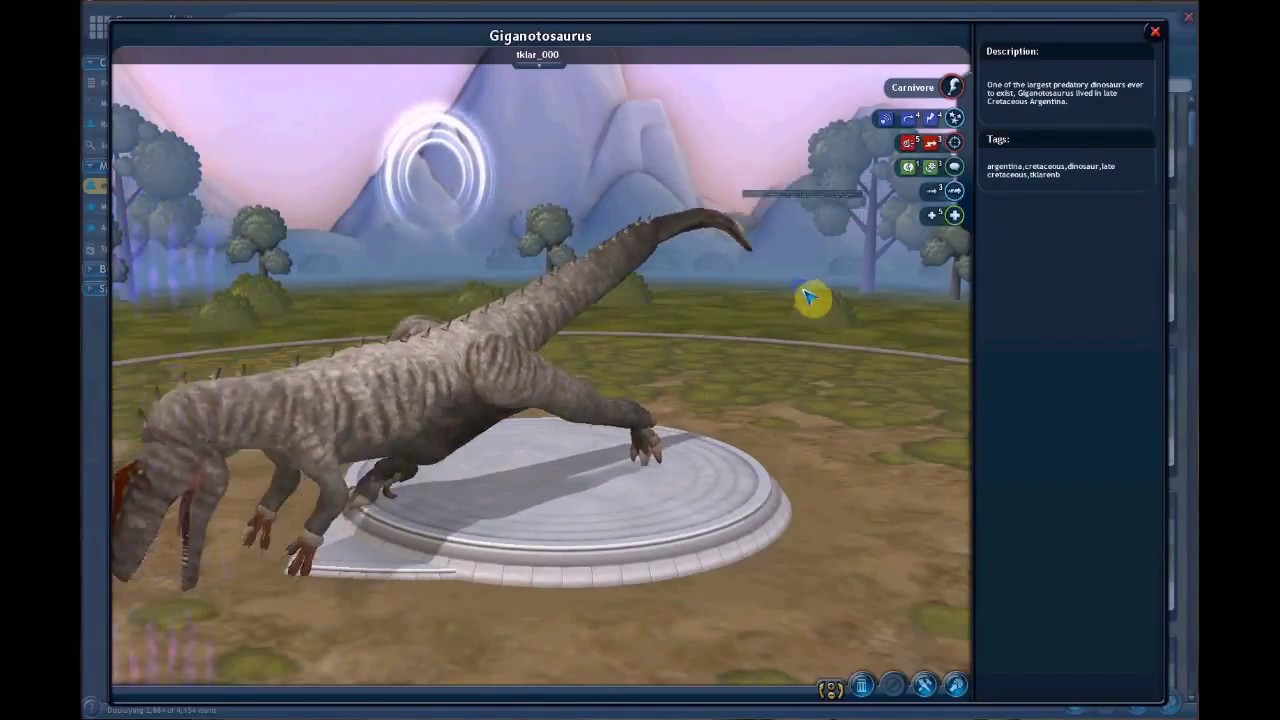1280x720 pixels.
Task: Select the green speech bubble social icon
Action: [x=954, y=167]
